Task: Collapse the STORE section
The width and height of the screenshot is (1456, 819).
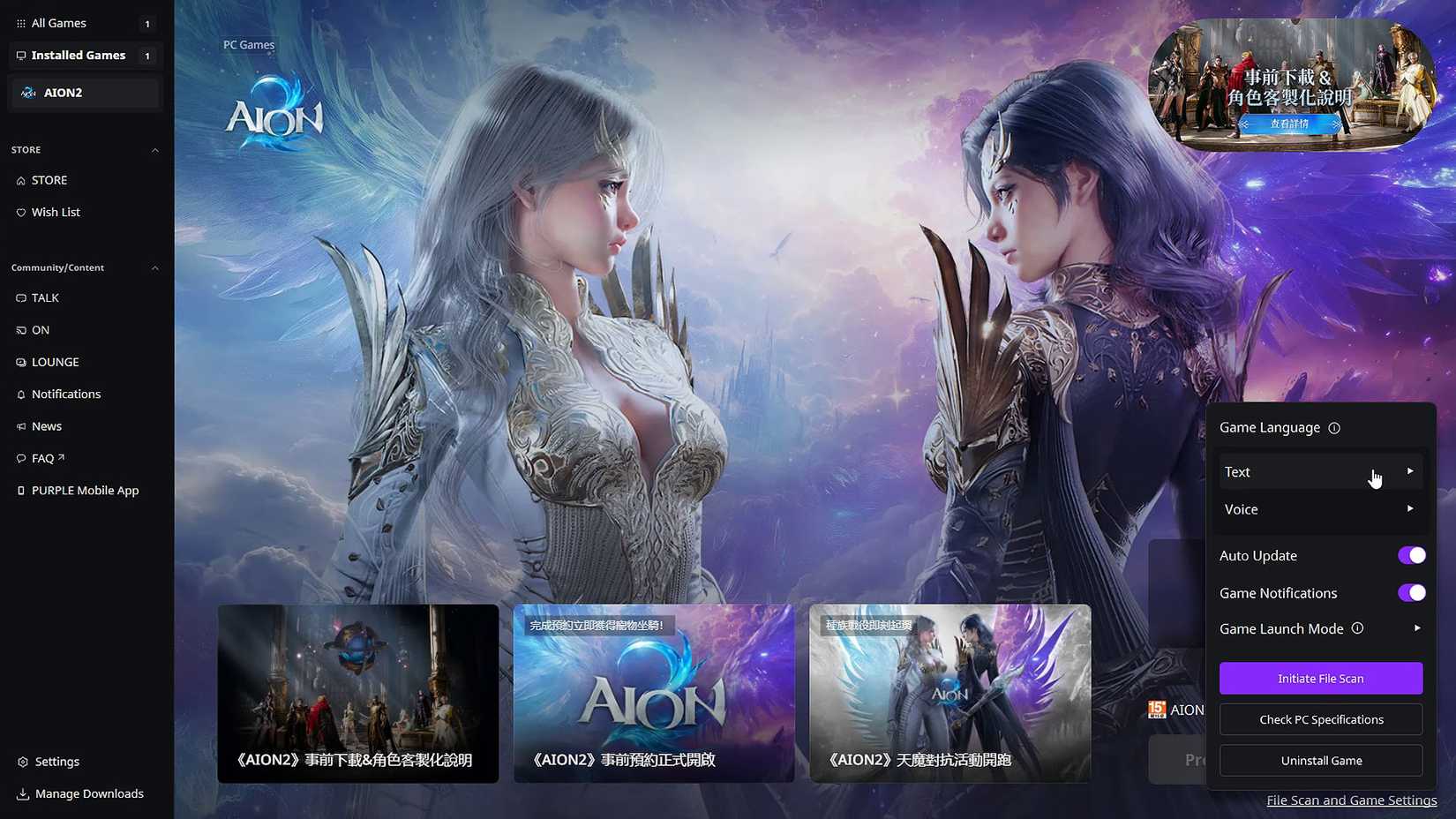Action: (155, 149)
